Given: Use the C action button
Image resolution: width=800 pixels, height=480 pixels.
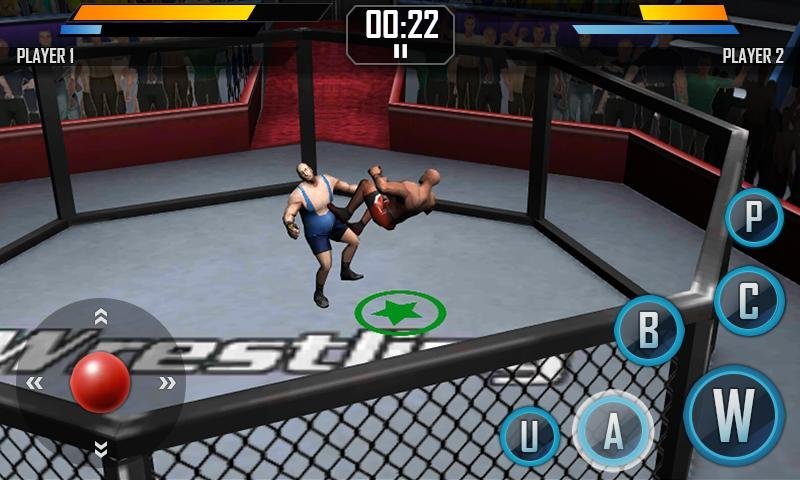Looking at the screenshot, I should (748, 300).
